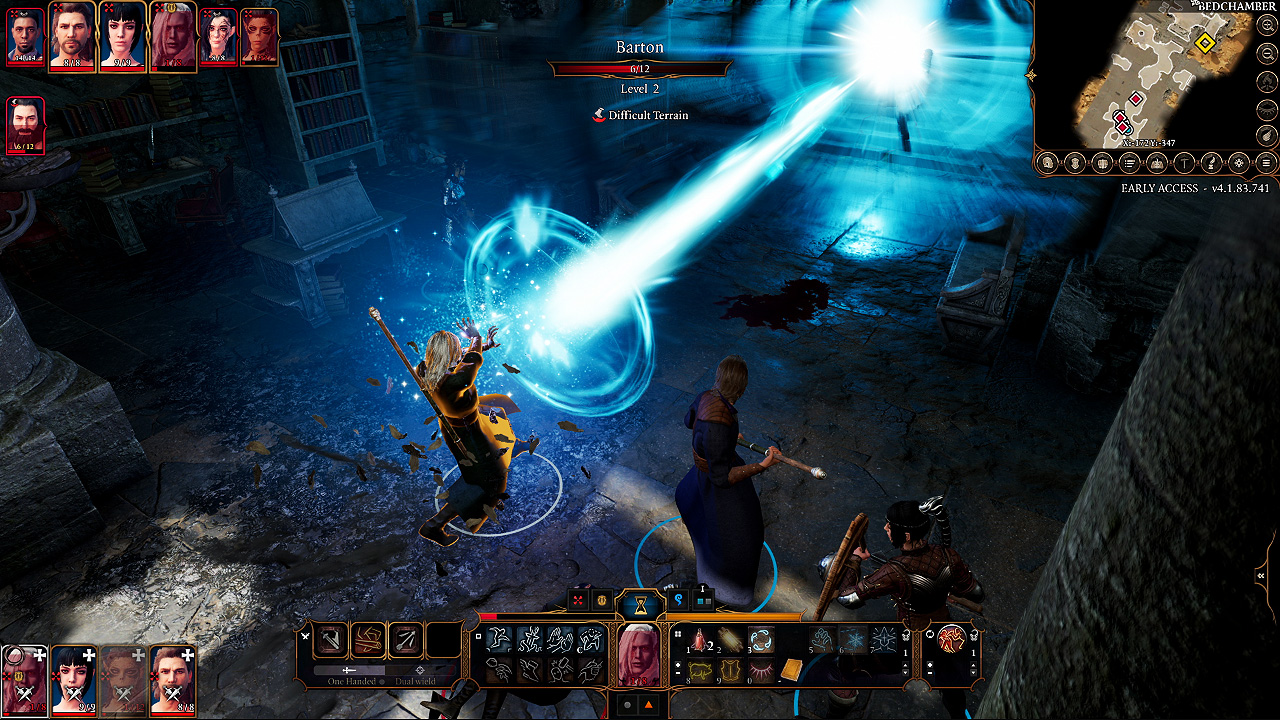
Task: Open the character sheet helmet icon below minimap
Action: (x=1048, y=160)
